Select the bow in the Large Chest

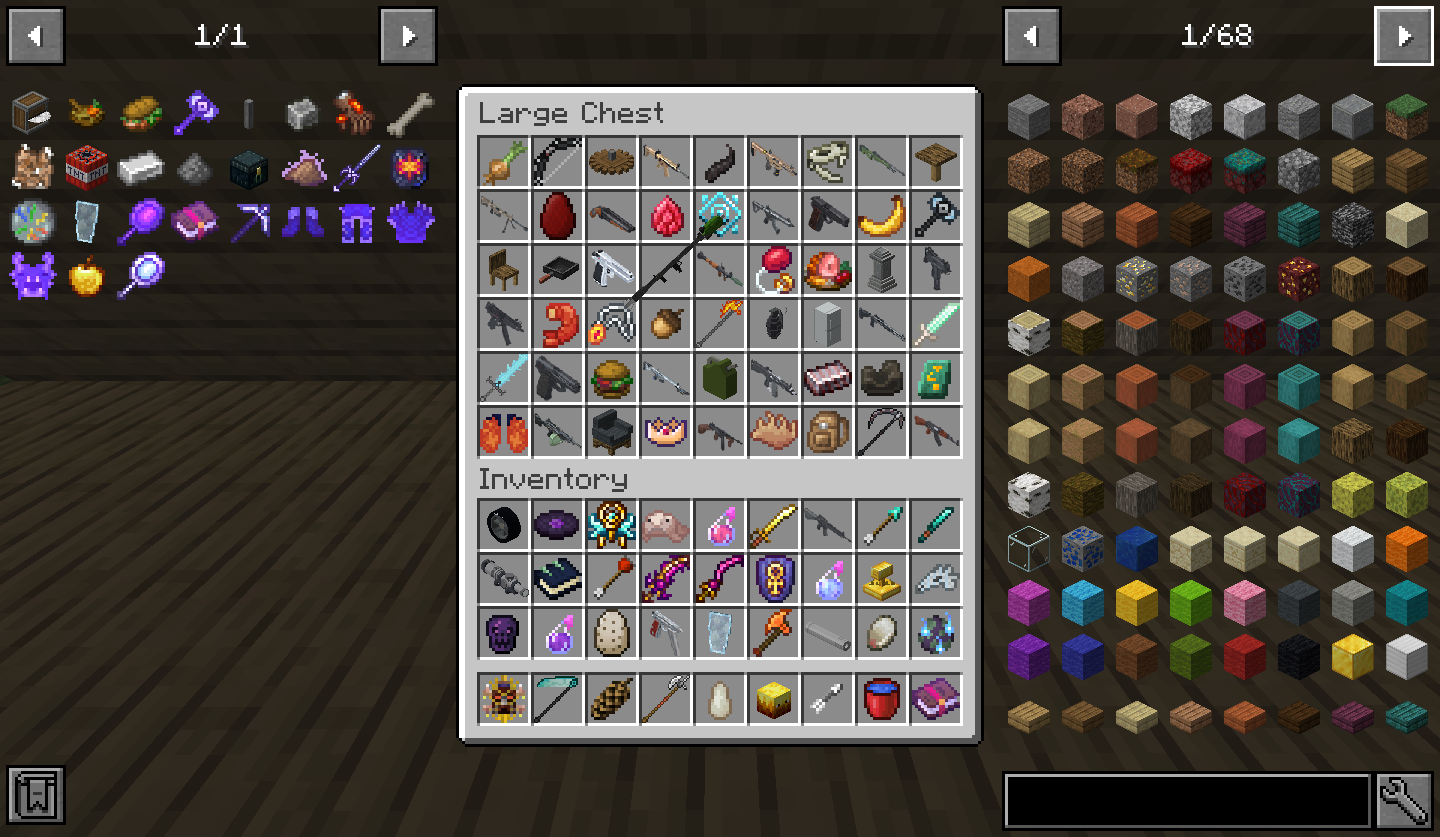558,162
